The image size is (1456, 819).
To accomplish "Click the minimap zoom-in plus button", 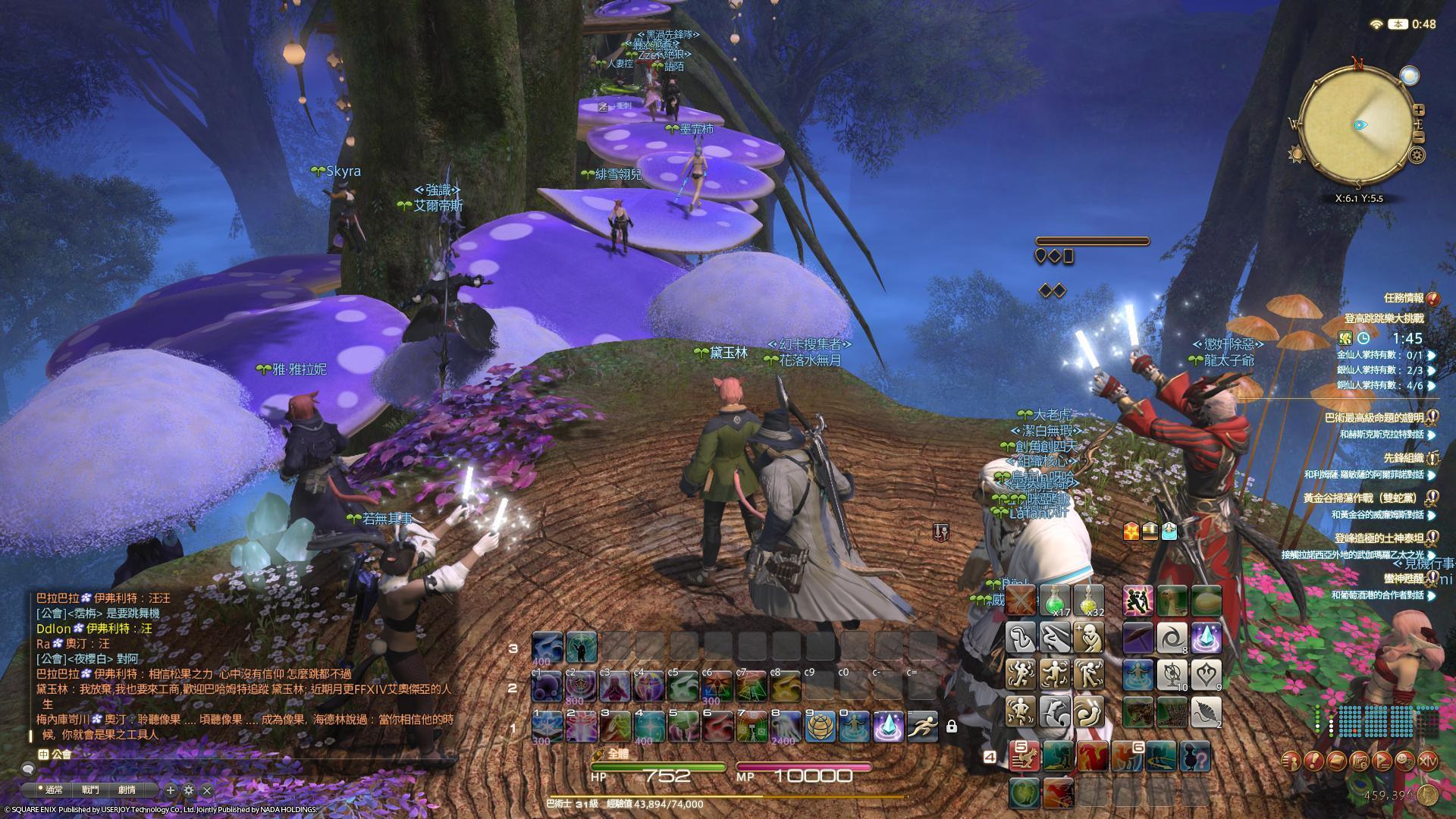I will point(1419,110).
